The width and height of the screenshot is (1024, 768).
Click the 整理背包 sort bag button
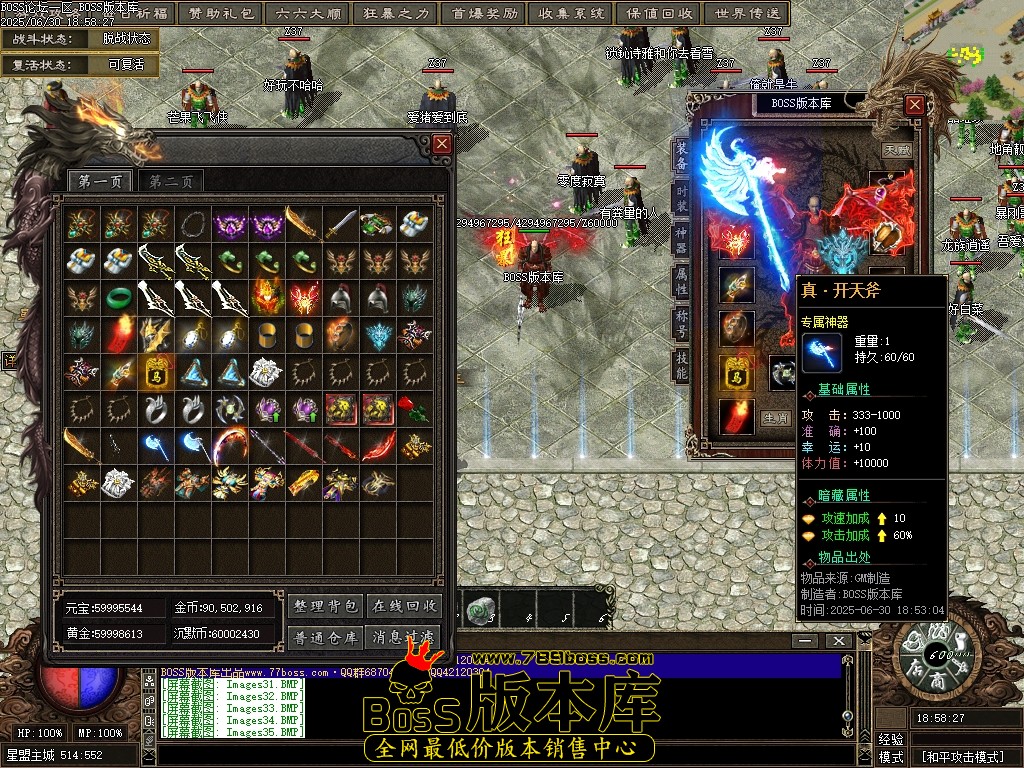pos(325,606)
